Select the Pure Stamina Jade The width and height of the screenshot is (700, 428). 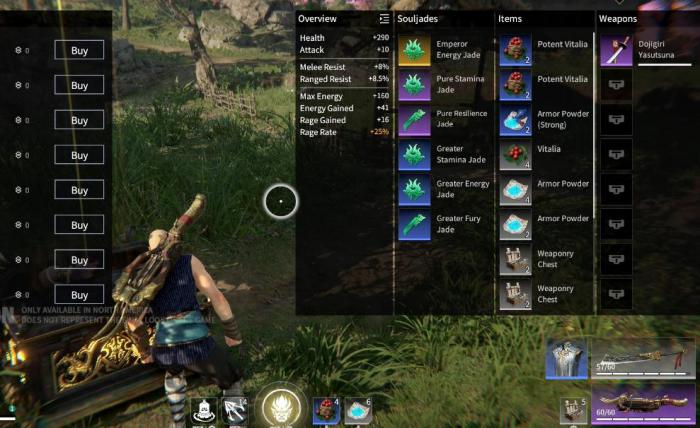[415, 85]
